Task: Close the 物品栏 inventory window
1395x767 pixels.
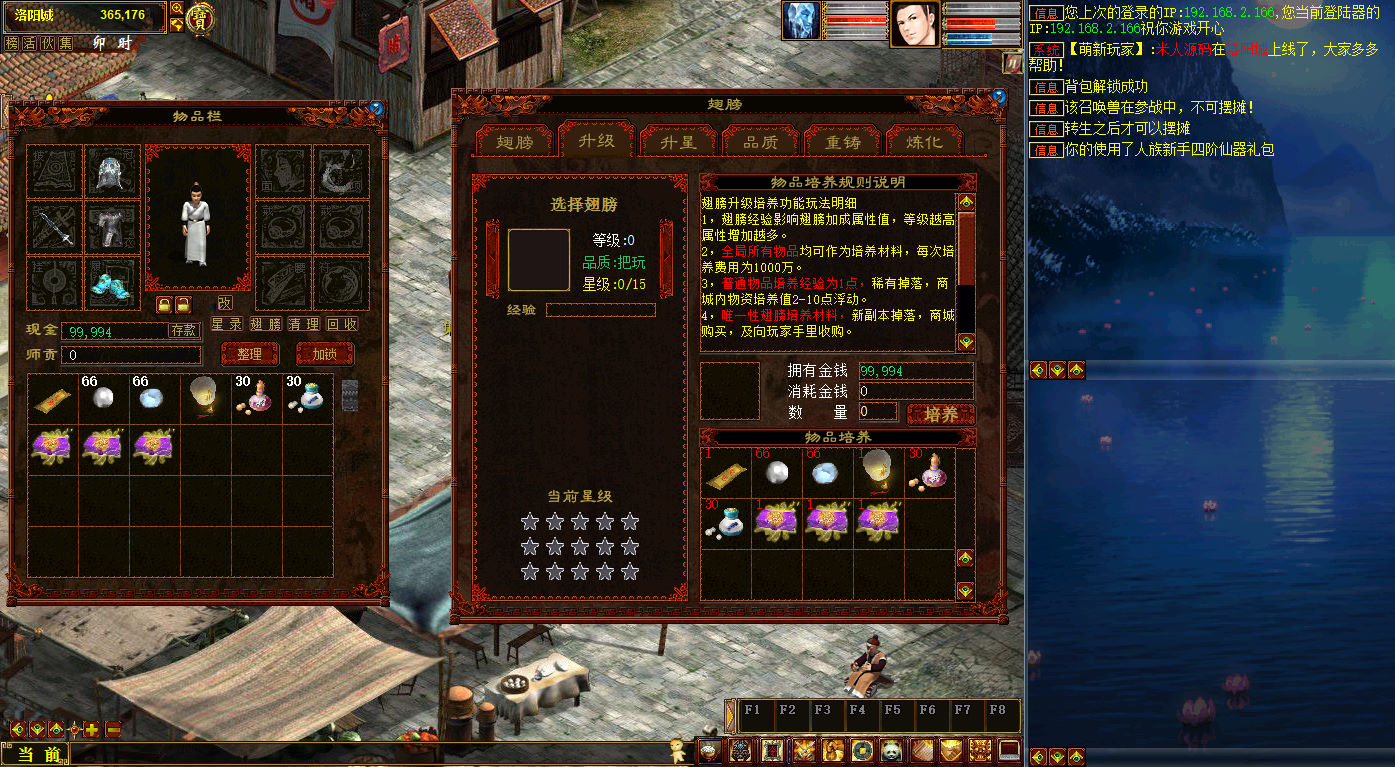Action: tap(376, 108)
